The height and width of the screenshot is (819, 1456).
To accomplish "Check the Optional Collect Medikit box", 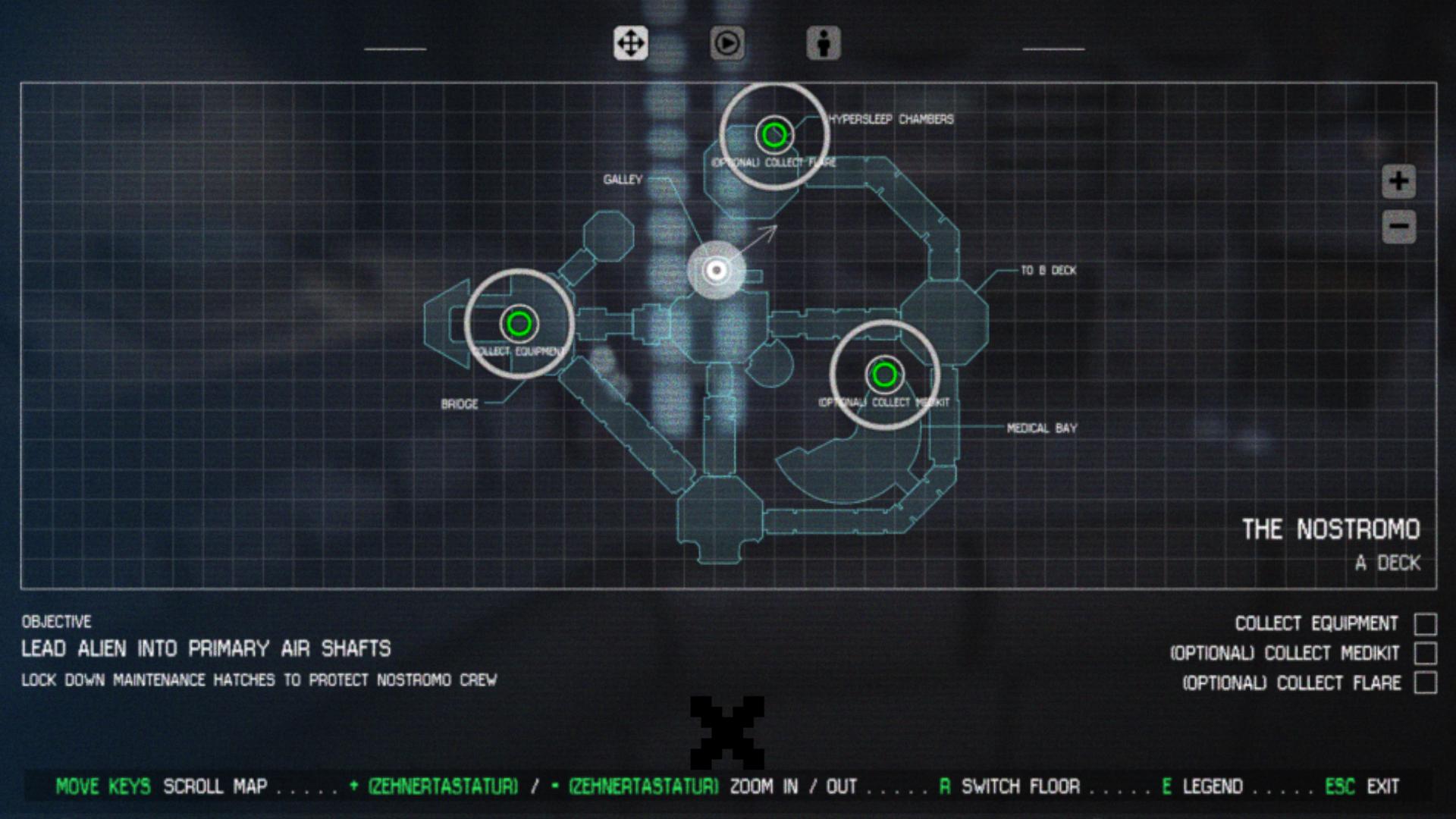I will (1424, 652).
